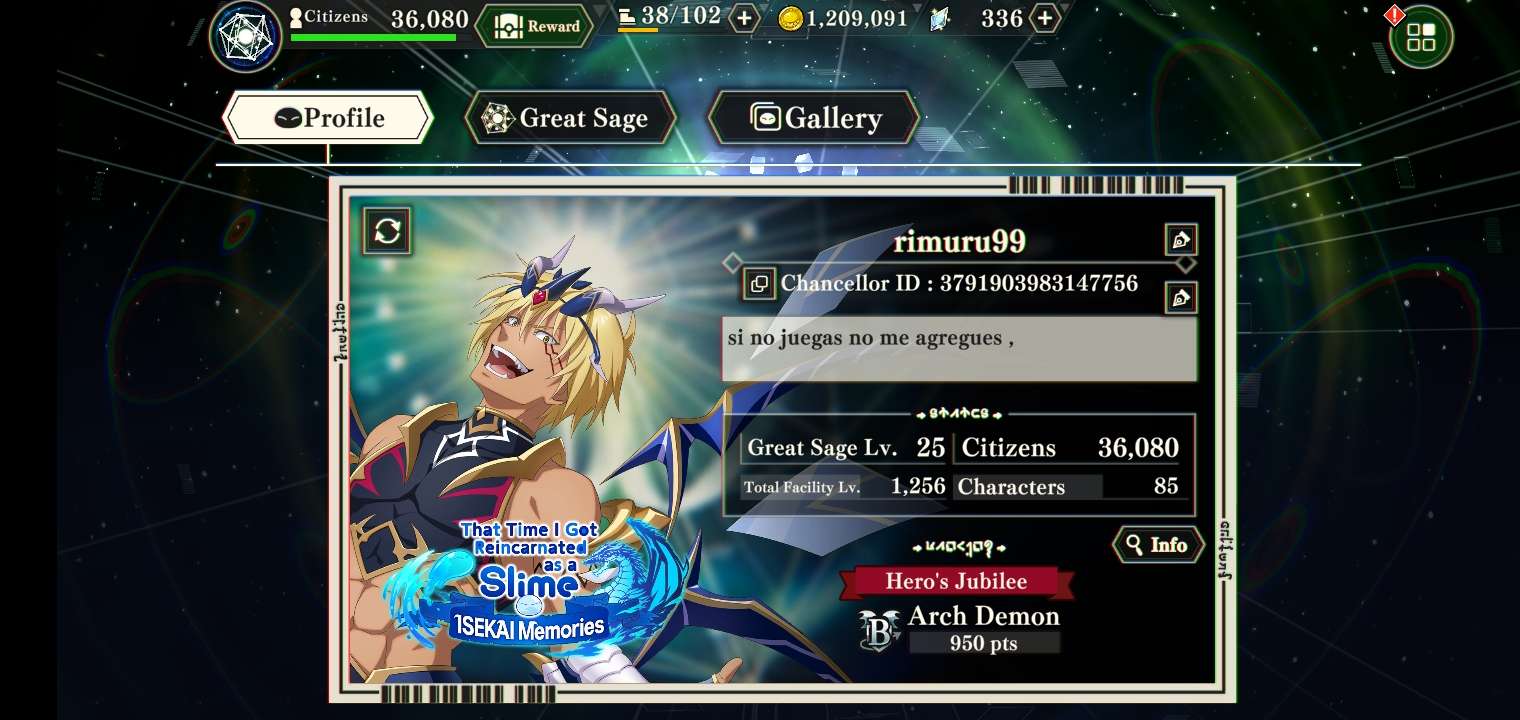Switch to the Gallery tab
The image size is (1520, 720).
coord(814,118)
